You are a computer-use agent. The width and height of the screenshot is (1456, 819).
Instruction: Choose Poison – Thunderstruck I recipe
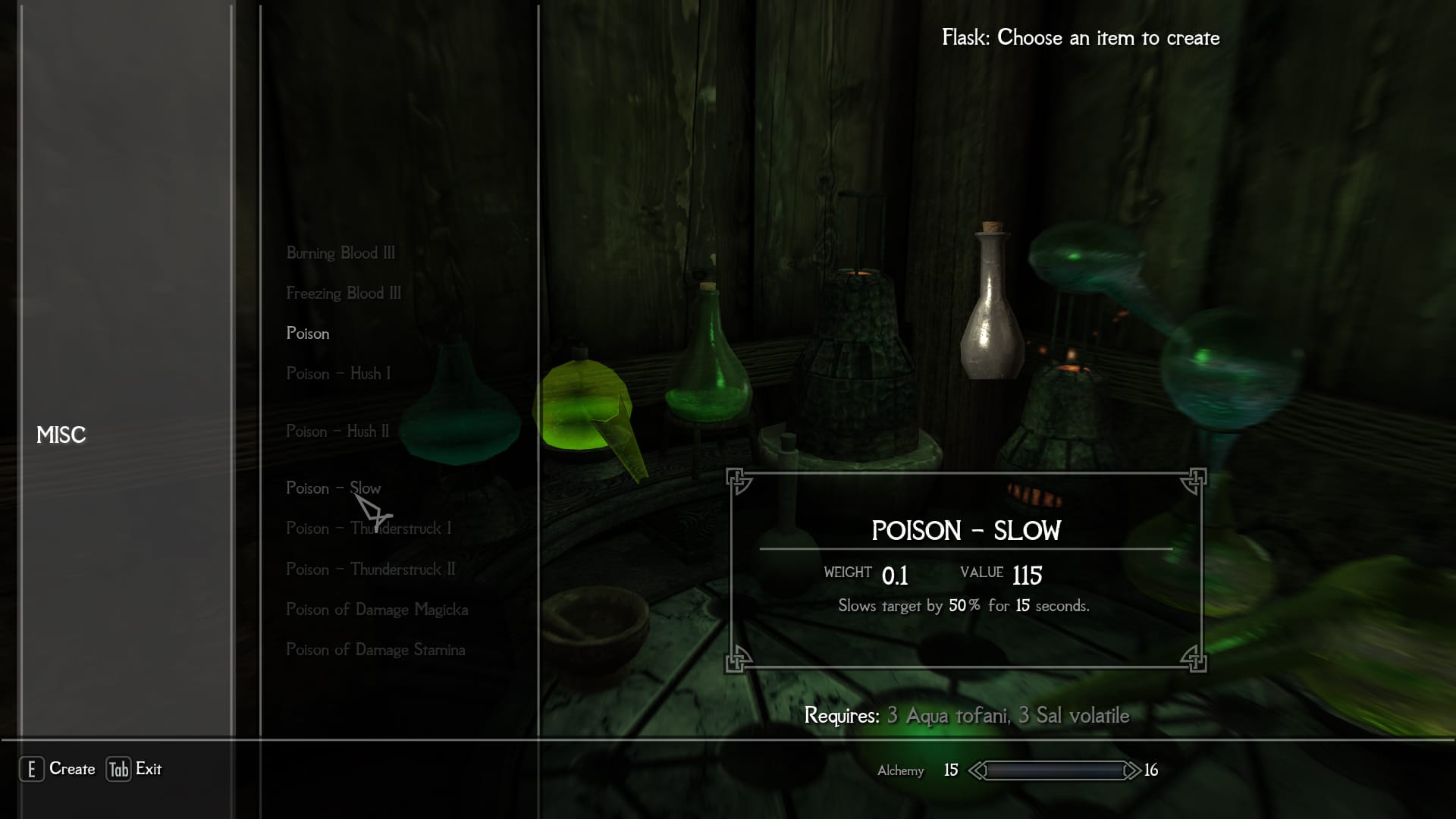pyautogui.click(x=369, y=529)
